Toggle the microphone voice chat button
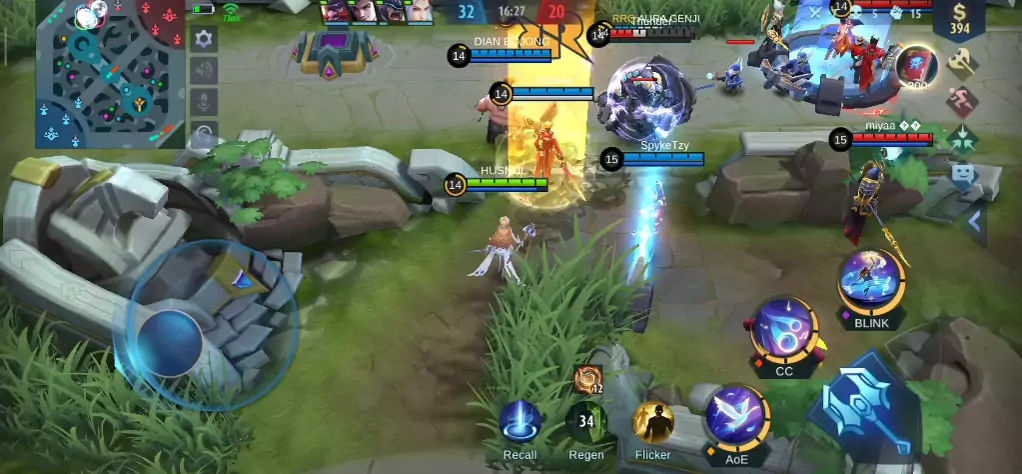Viewport: 1022px width, 474px height. 204,101
